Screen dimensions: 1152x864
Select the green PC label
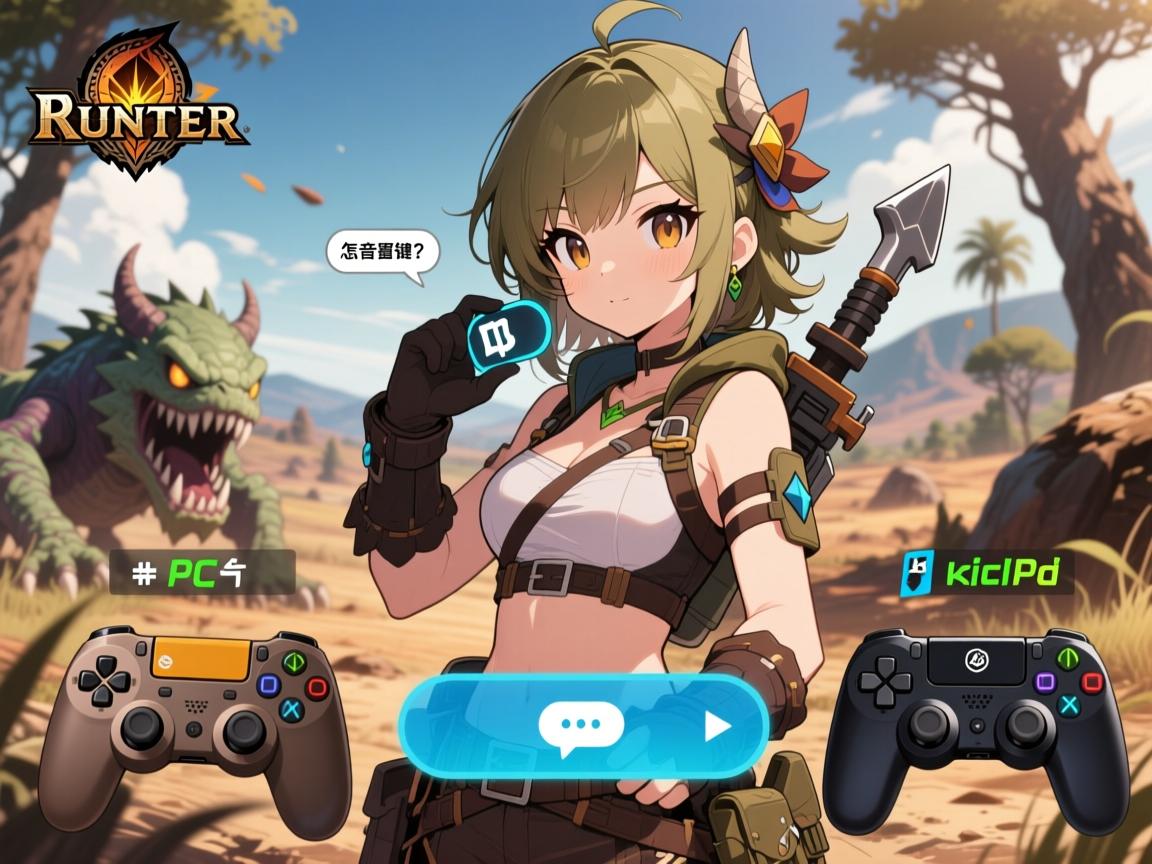[201, 572]
